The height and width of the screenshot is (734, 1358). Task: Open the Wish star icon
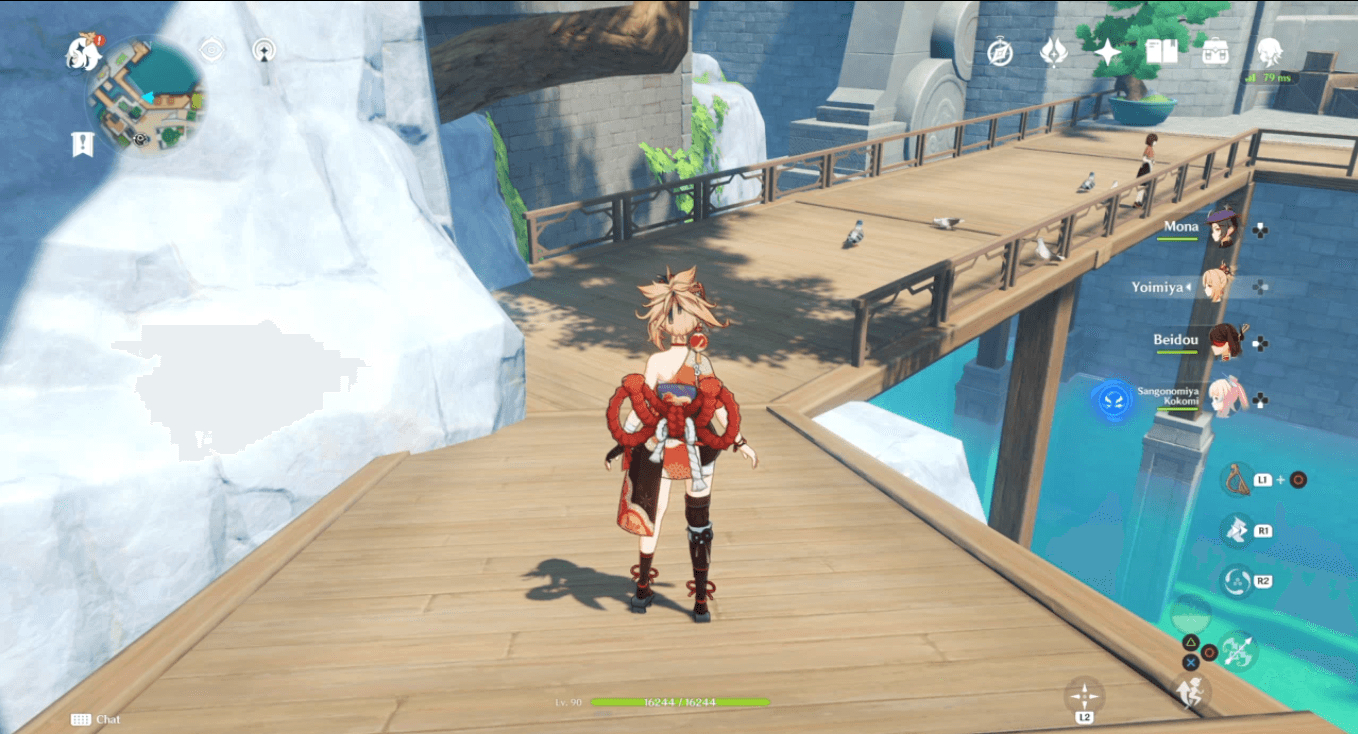click(x=1108, y=51)
